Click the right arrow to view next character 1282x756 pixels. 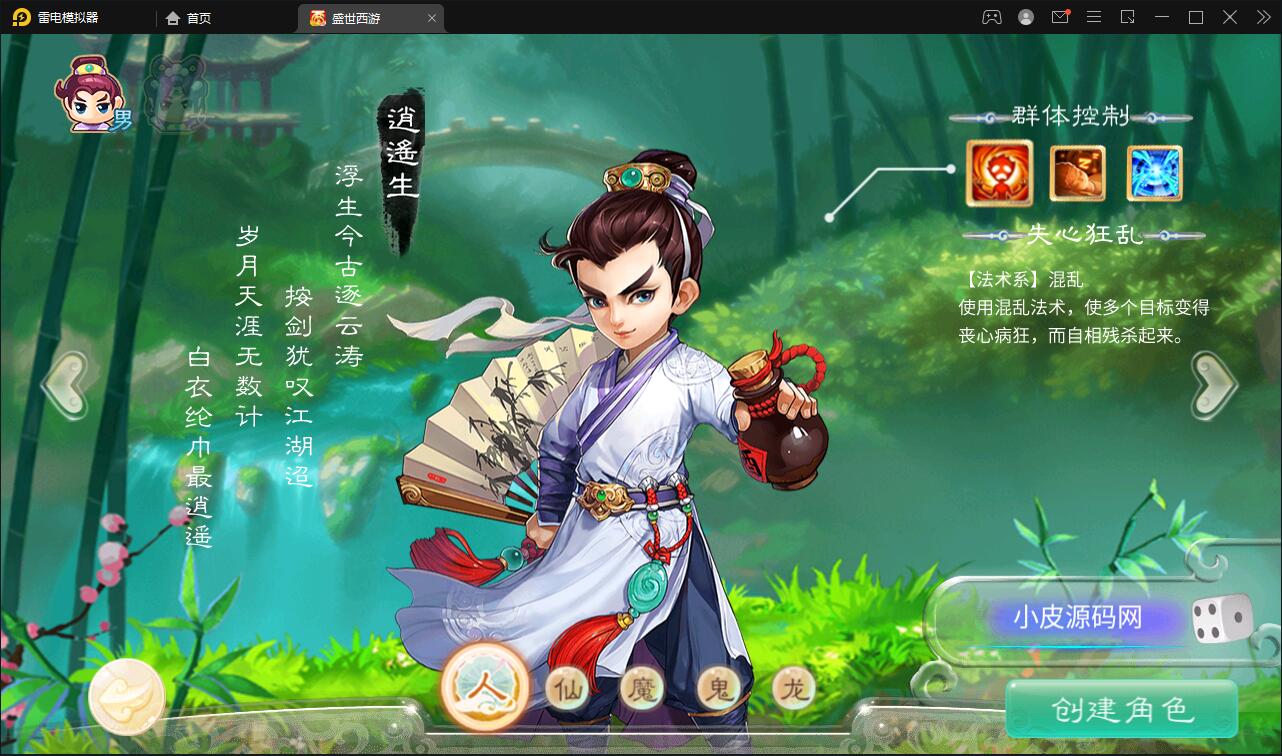[1213, 383]
